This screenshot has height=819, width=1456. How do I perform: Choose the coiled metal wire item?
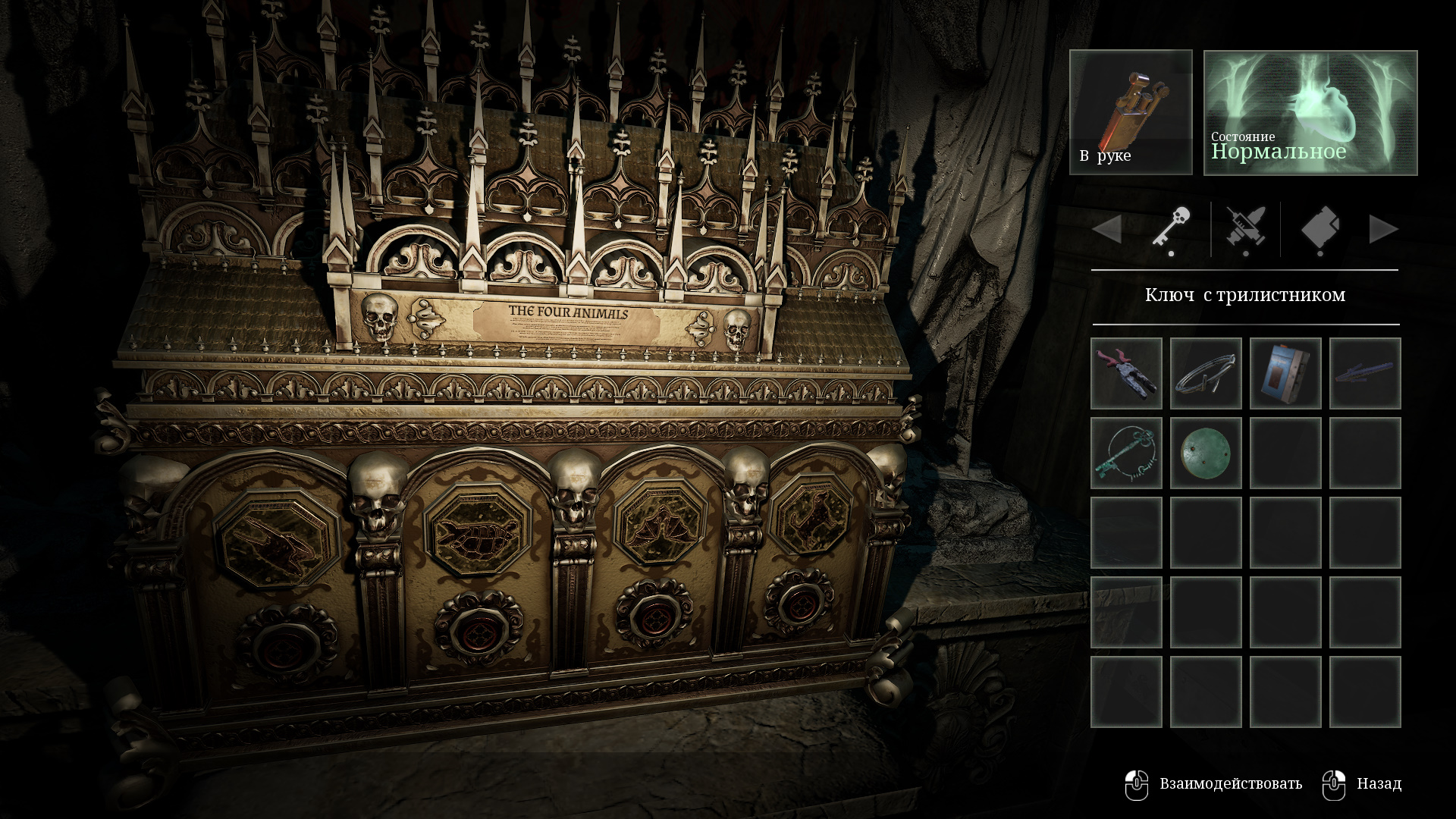pyautogui.click(x=1206, y=374)
